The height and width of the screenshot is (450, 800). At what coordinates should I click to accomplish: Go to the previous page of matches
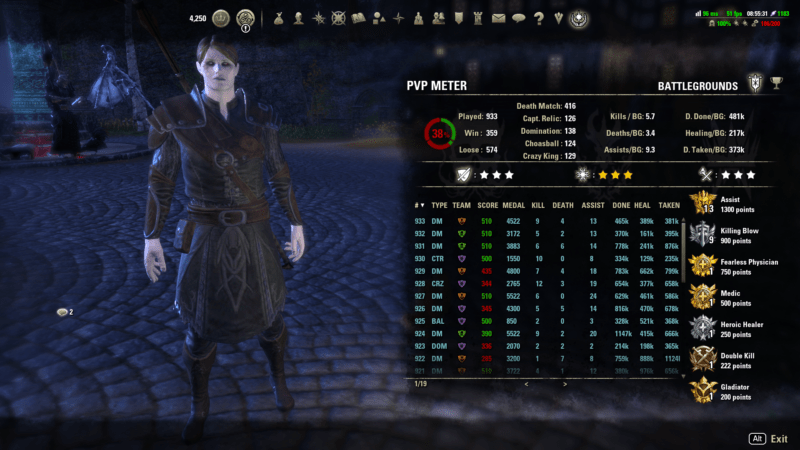click(526, 383)
